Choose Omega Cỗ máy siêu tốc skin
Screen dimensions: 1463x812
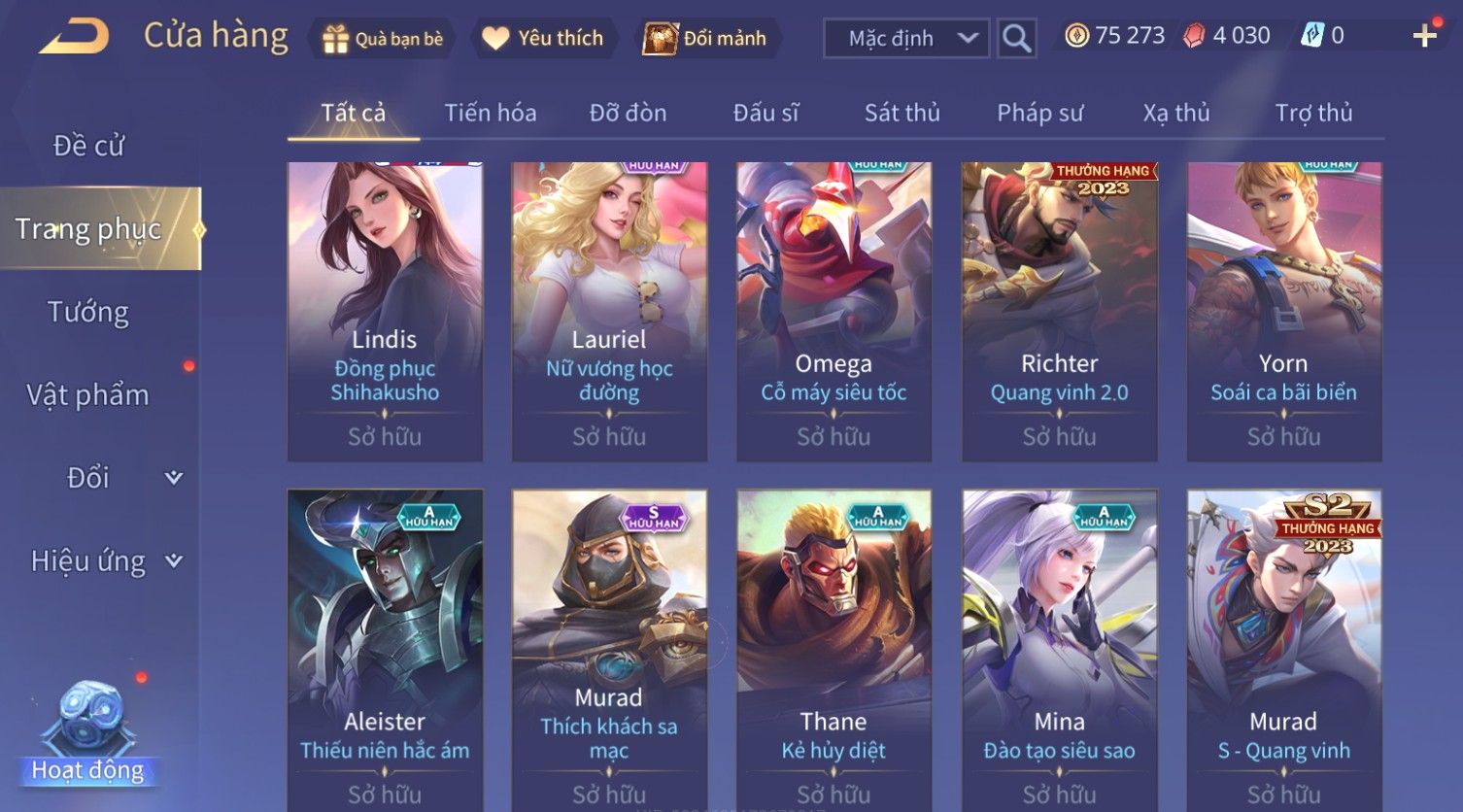click(x=834, y=311)
